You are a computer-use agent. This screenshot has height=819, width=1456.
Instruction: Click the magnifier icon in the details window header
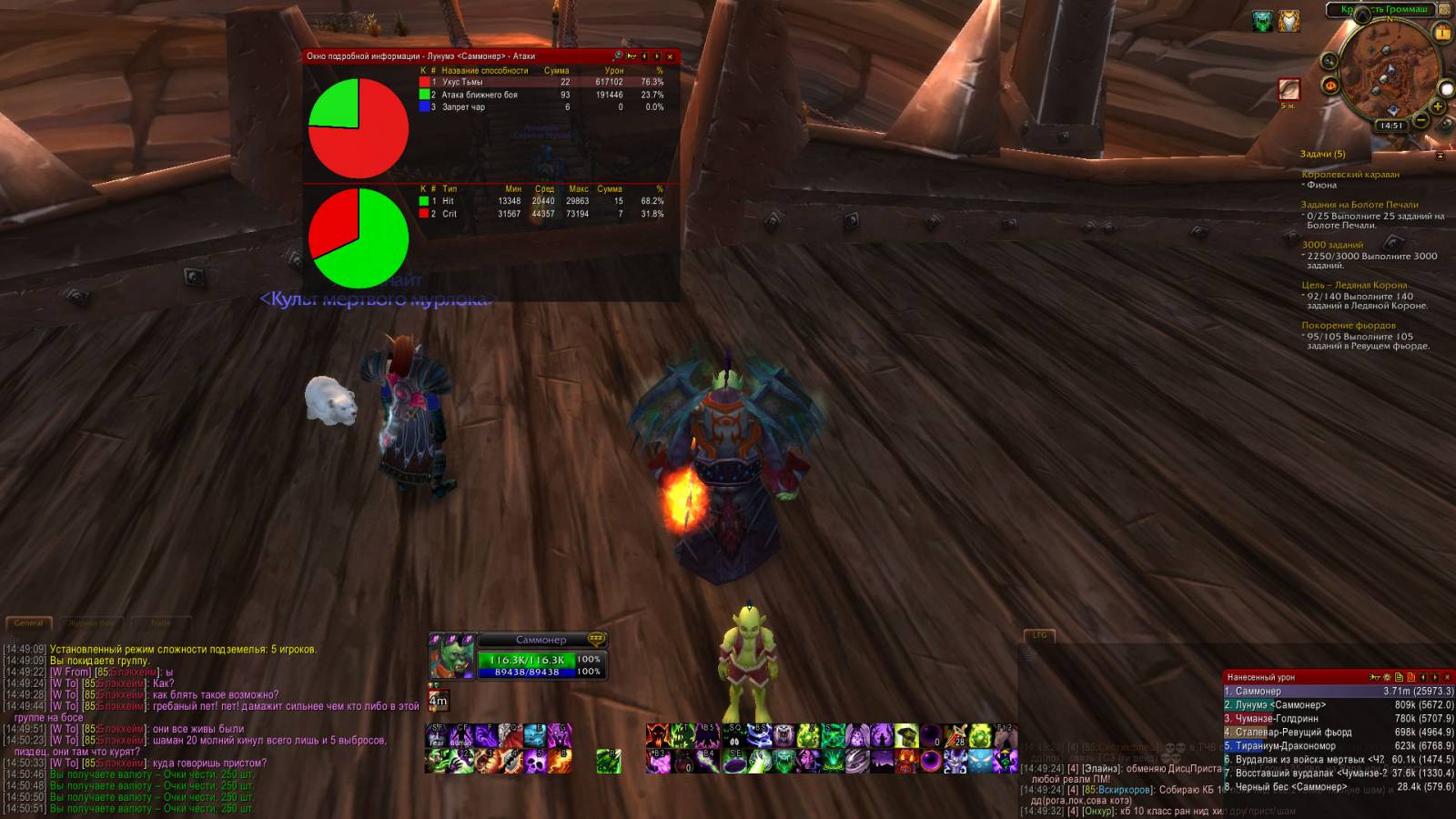click(x=618, y=56)
